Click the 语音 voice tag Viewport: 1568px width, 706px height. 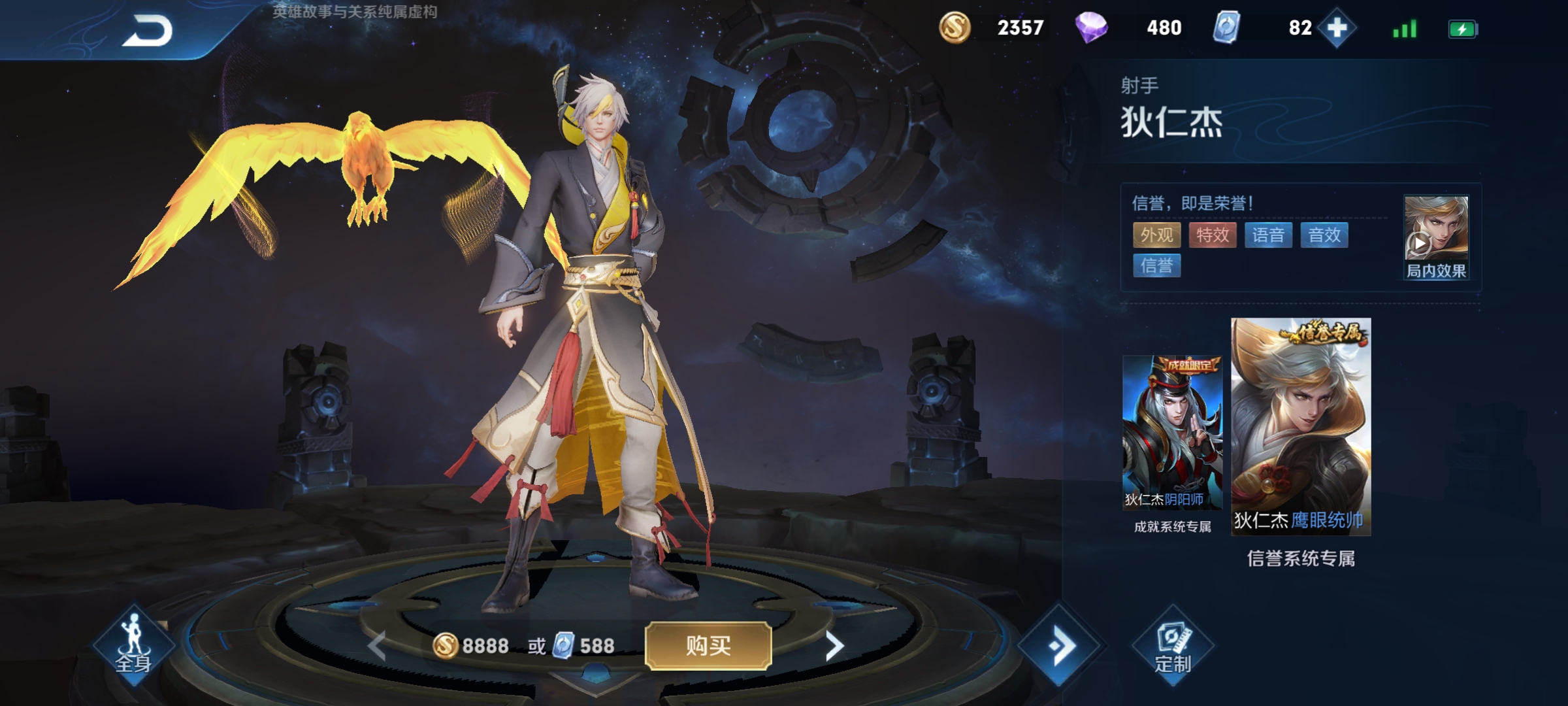(x=1269, y=235)
